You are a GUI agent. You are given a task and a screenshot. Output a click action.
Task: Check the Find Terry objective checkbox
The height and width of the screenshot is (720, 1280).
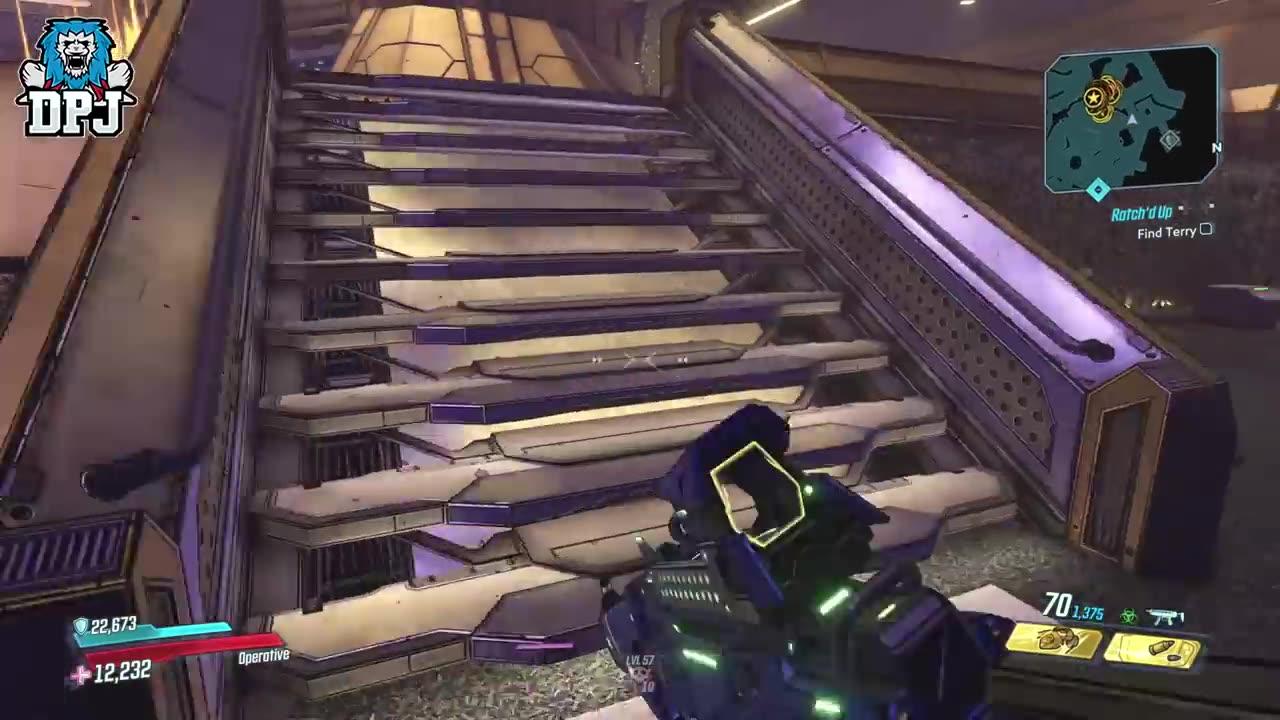[1205, 231]
